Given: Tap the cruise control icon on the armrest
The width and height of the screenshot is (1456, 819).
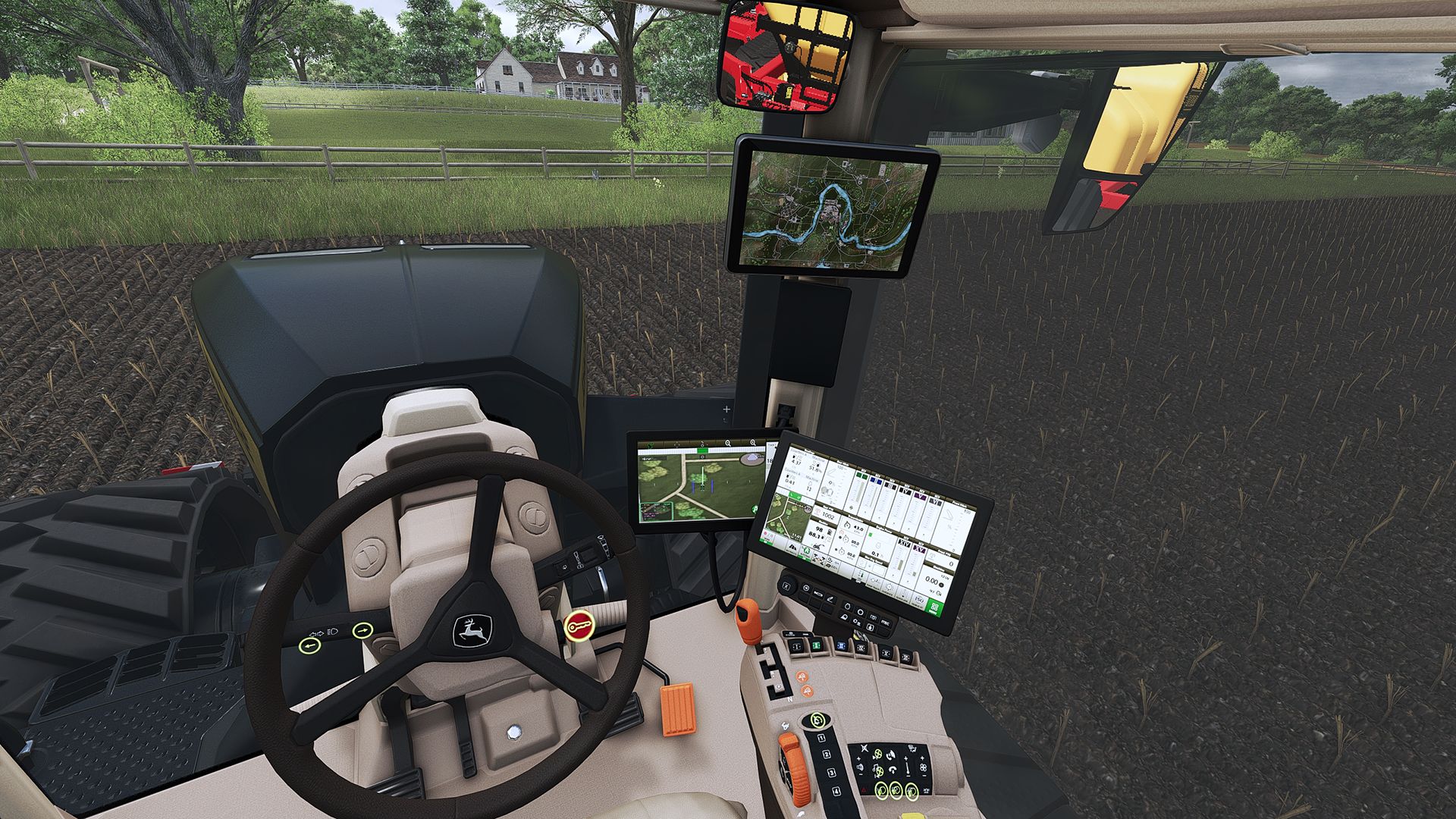Looking at the screenshot, I should coord(817,720).
